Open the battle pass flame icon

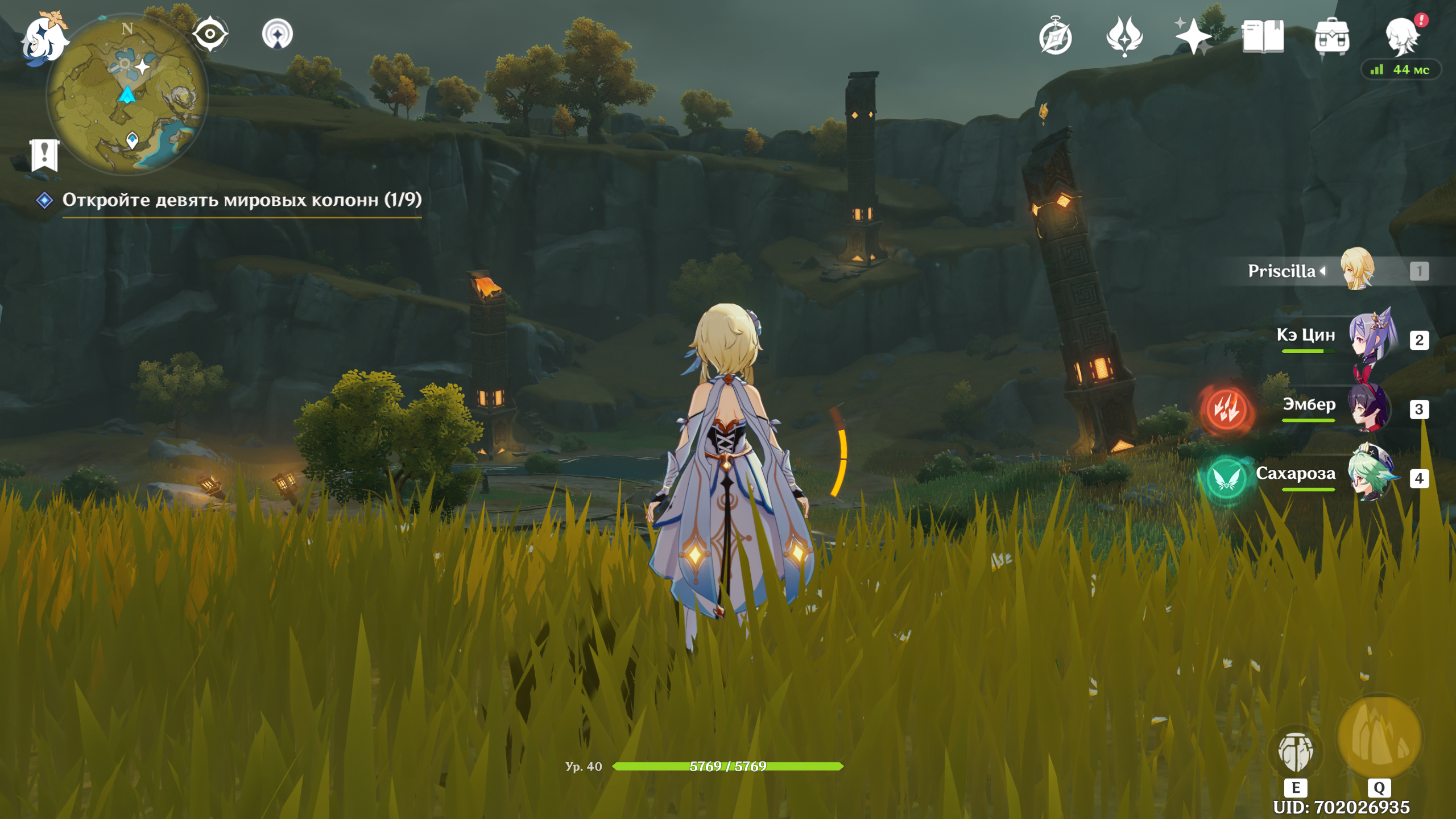pos(1124,36)
